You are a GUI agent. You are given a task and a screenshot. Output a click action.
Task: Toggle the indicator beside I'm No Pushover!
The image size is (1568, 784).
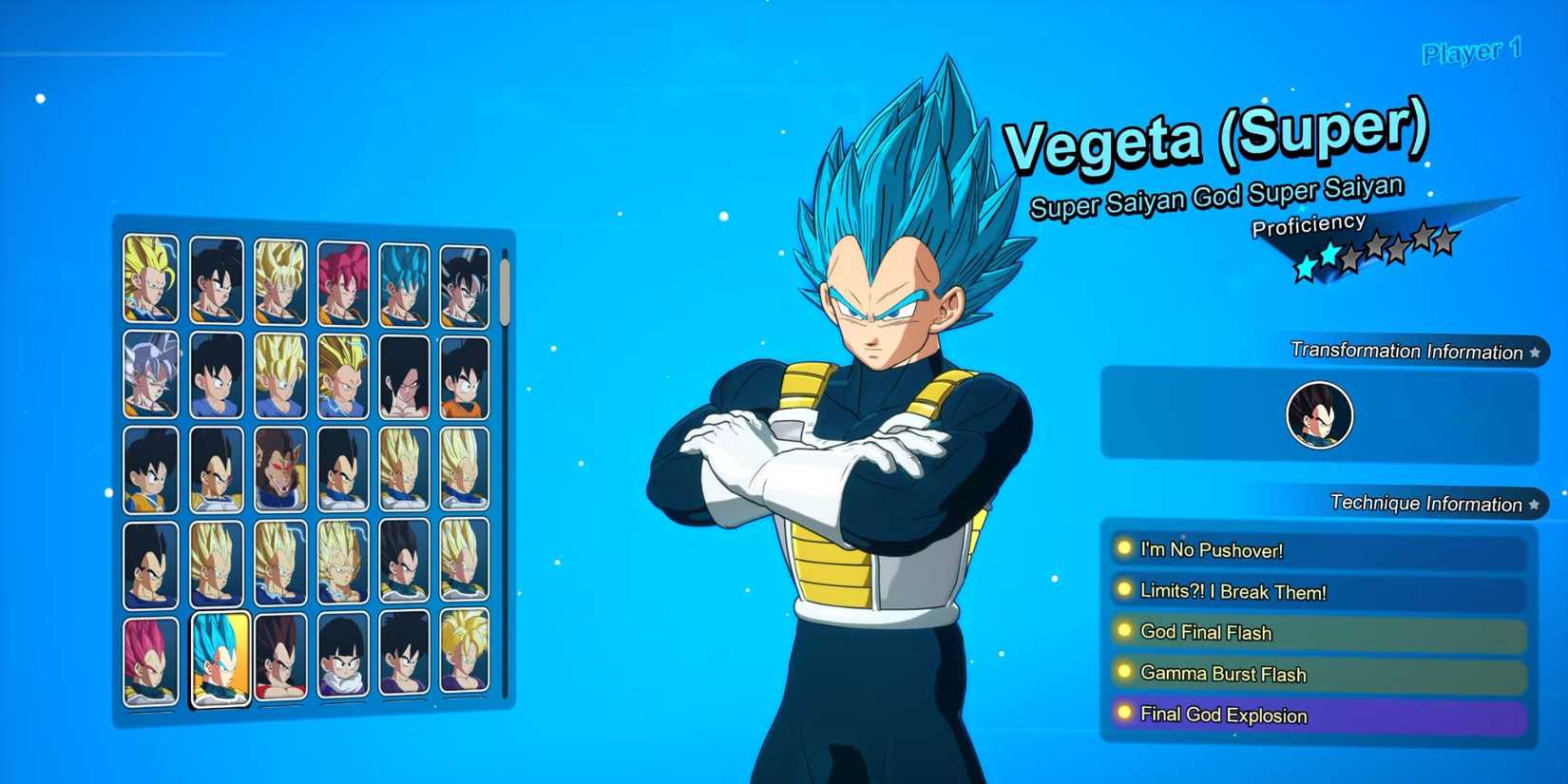coord(1124,549)
